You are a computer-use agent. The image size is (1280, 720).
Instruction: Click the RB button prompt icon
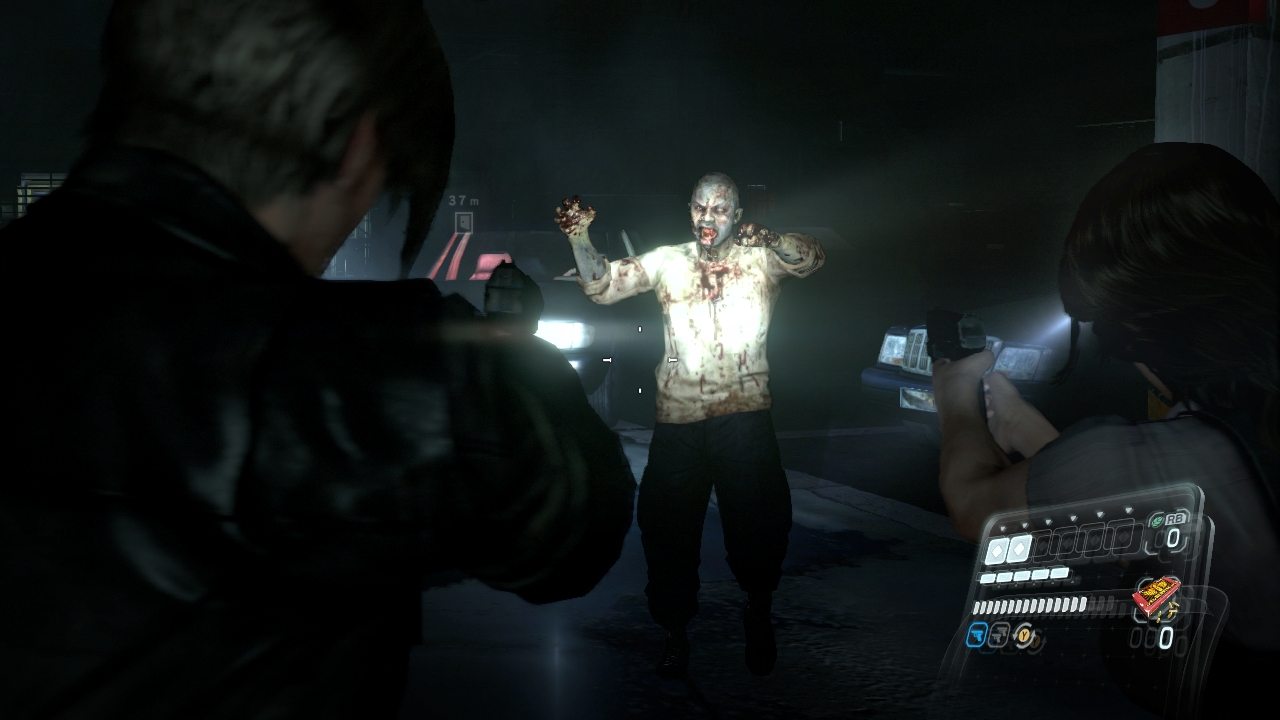1176,519
